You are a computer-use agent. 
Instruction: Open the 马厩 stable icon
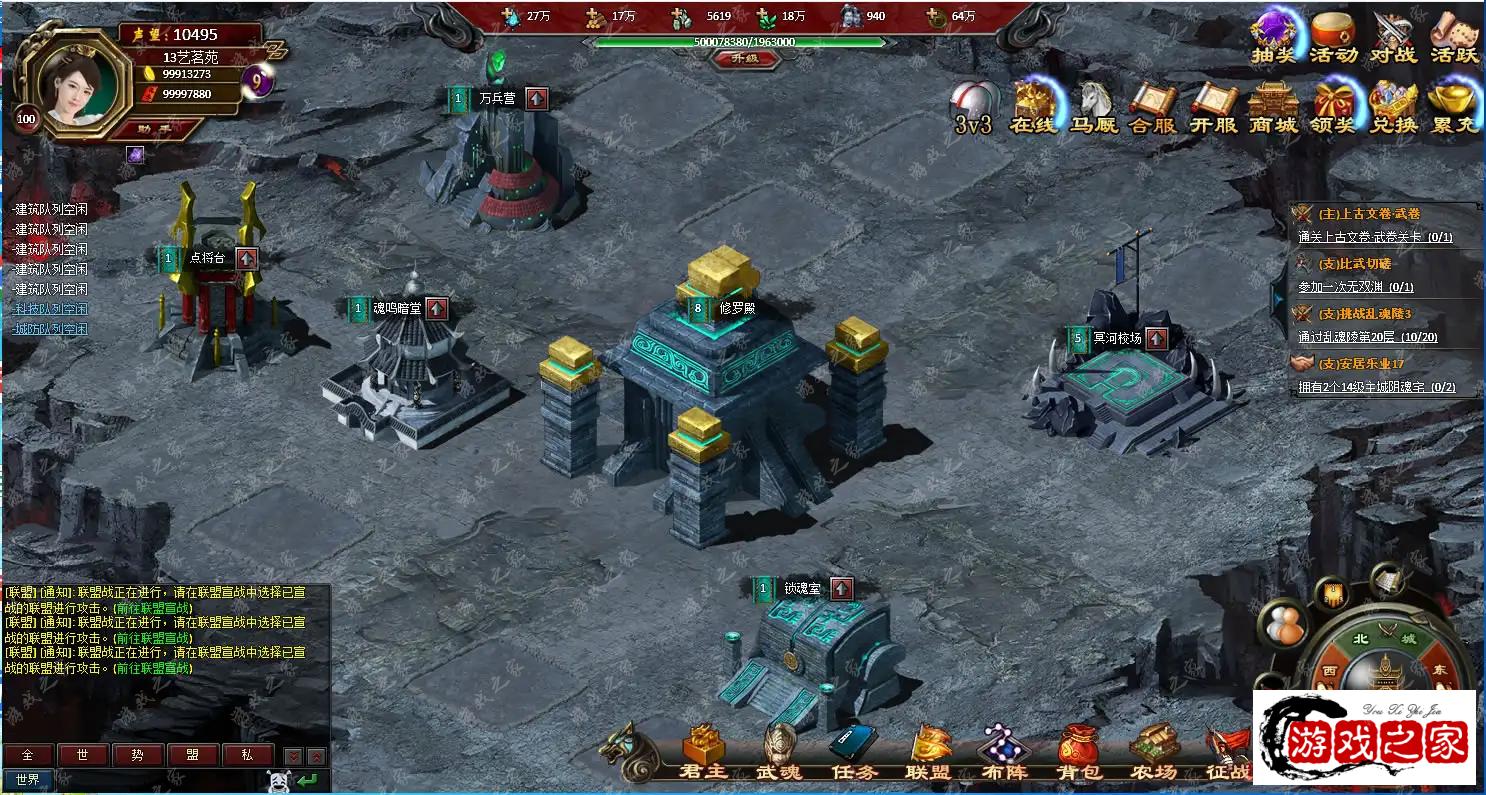[1093, 106]
